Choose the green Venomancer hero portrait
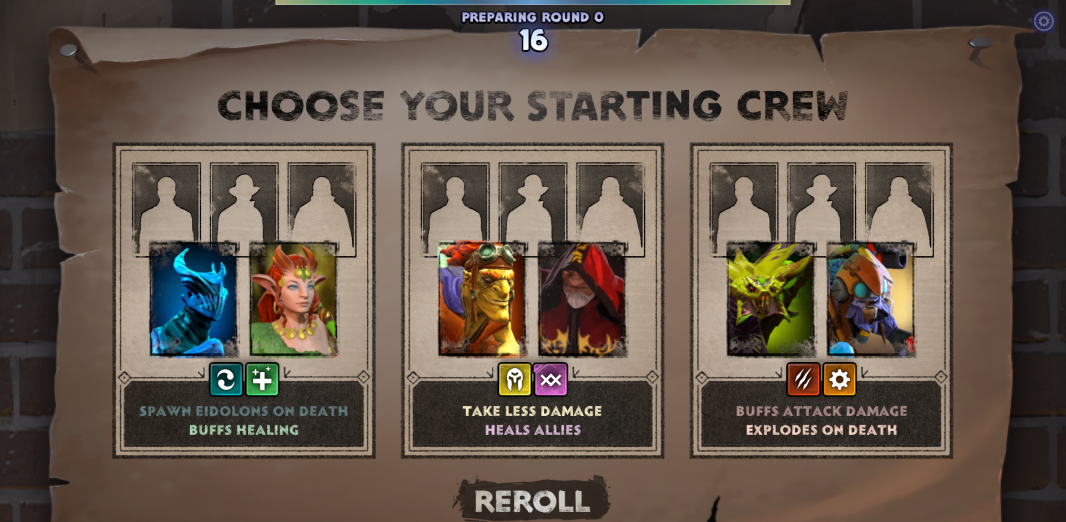 click(770, 299)
